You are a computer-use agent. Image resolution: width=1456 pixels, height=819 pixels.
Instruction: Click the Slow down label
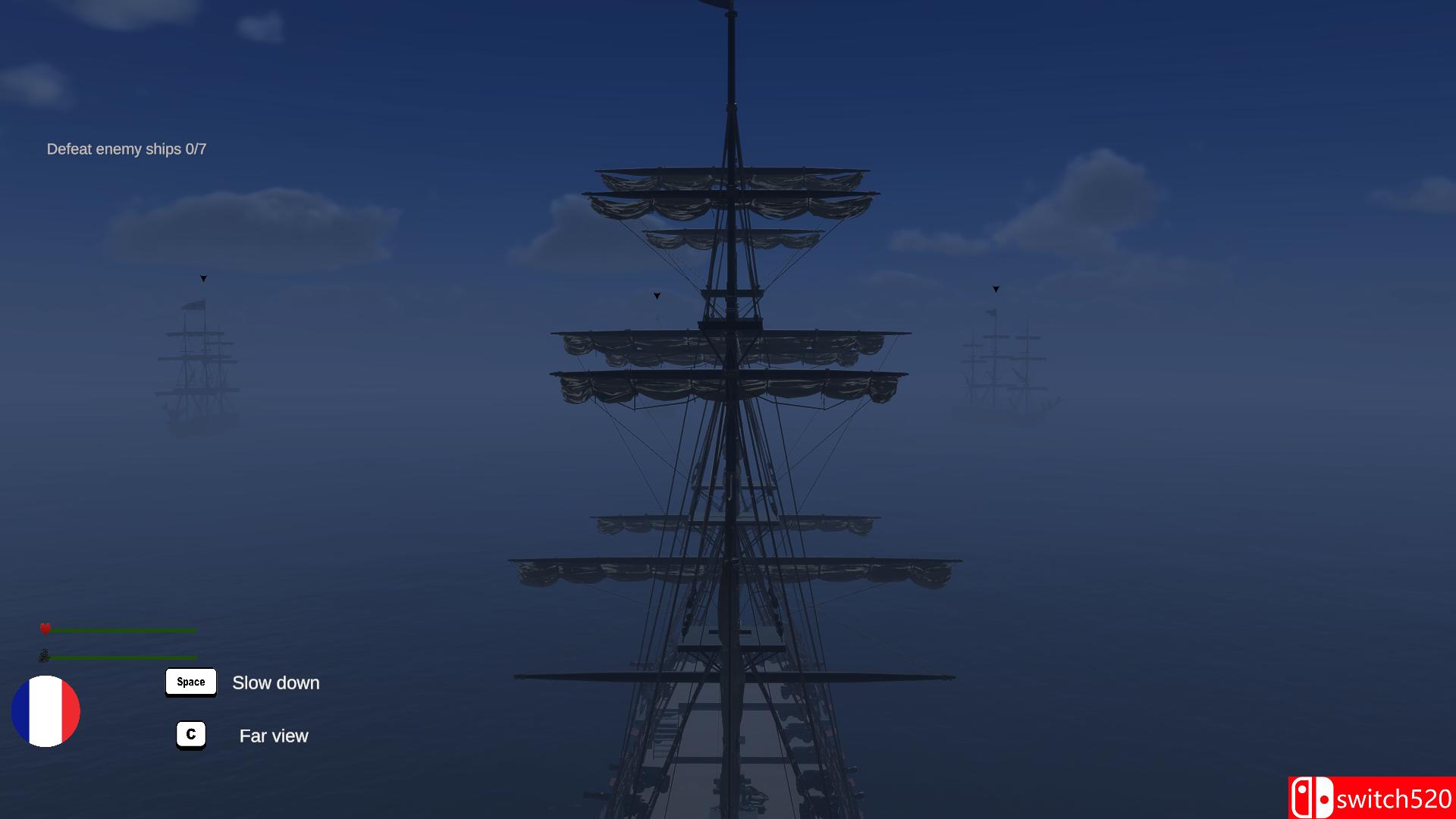(x=275, y=682)
